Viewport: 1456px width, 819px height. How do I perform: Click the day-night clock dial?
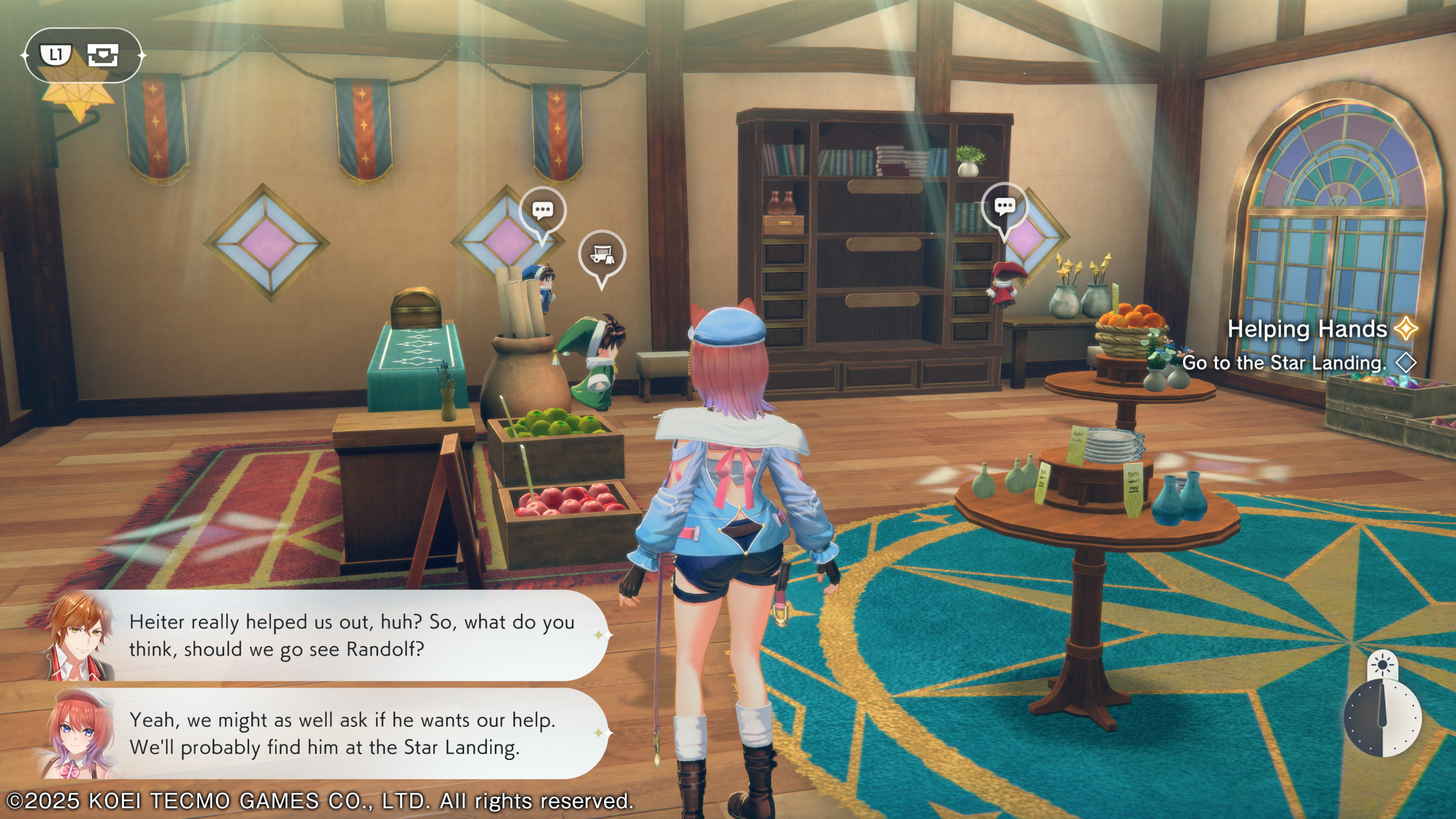coord(1382,719)
